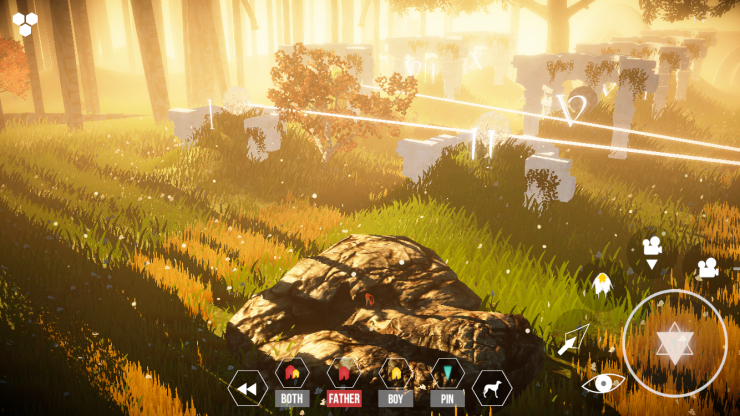This screenshot has height=416, width=740.
Task: Tap the white flower icon
Action: pos(602,286)
